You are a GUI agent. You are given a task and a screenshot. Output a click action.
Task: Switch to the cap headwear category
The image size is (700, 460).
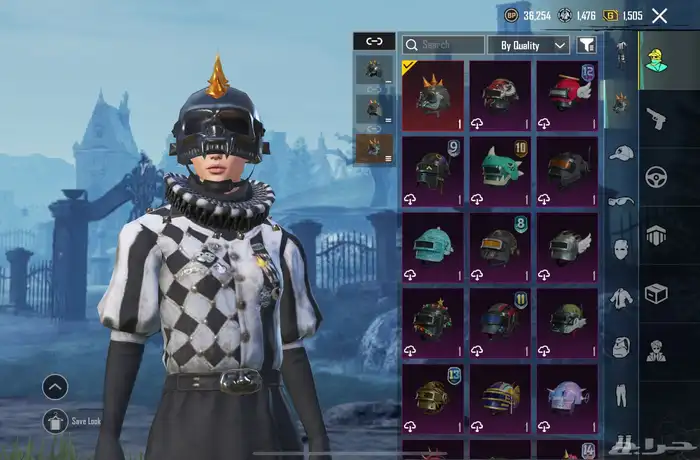(621, 153)
